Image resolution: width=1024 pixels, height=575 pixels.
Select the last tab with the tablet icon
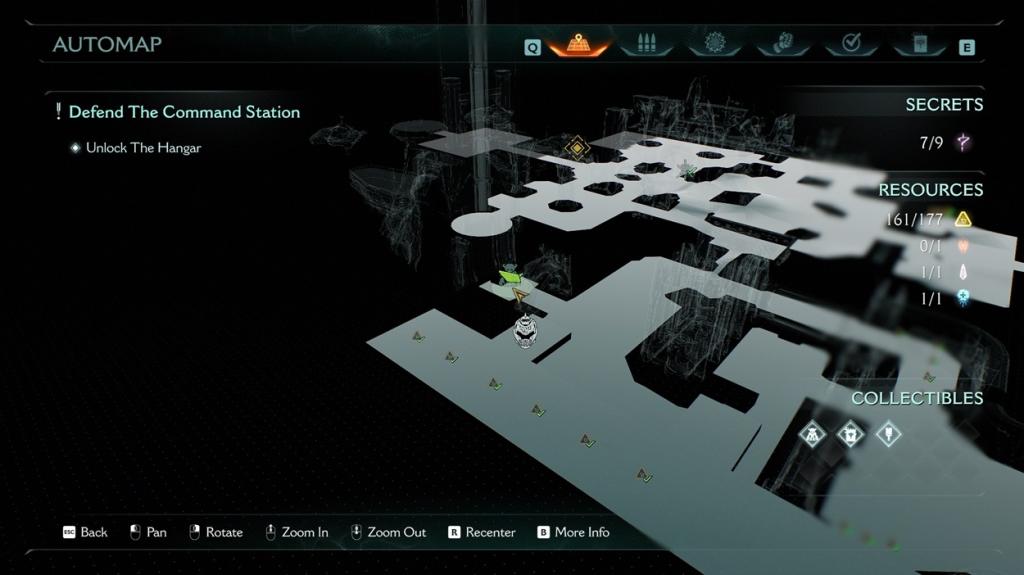[920, 44]
